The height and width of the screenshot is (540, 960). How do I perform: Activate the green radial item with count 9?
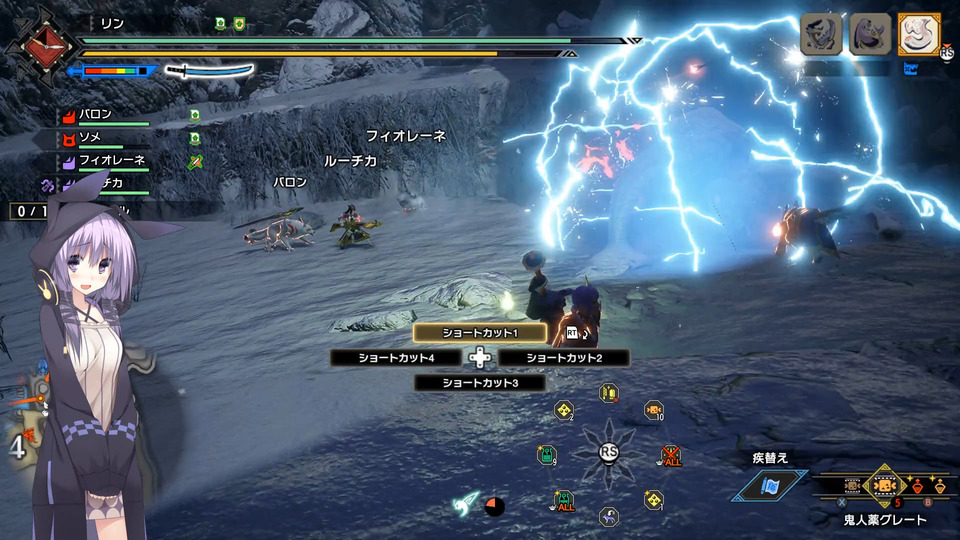[547, 455]
